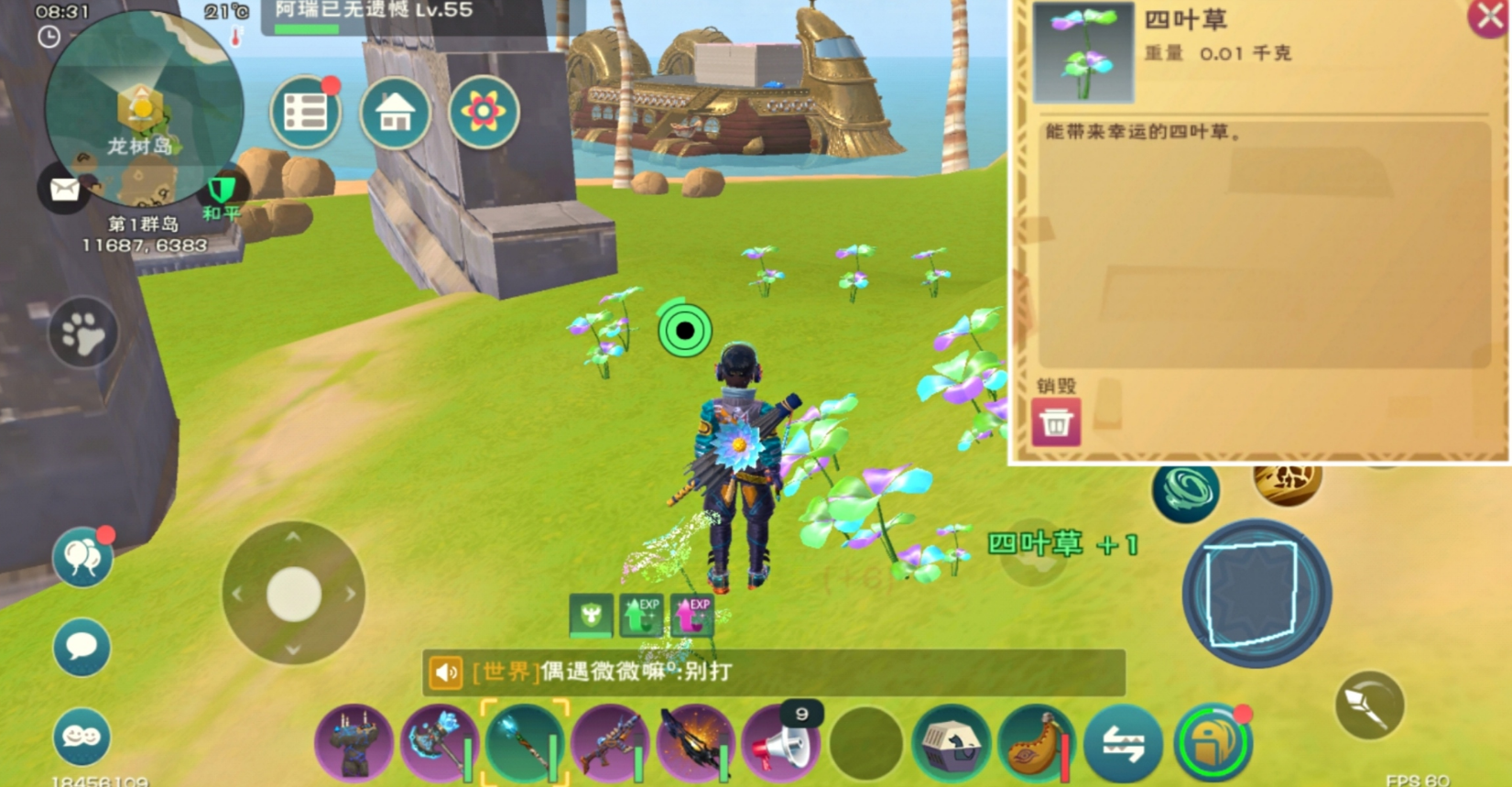Destroy item with the trash can button
Viewport: 1512px width, 787px height.
pos(1055,422)
